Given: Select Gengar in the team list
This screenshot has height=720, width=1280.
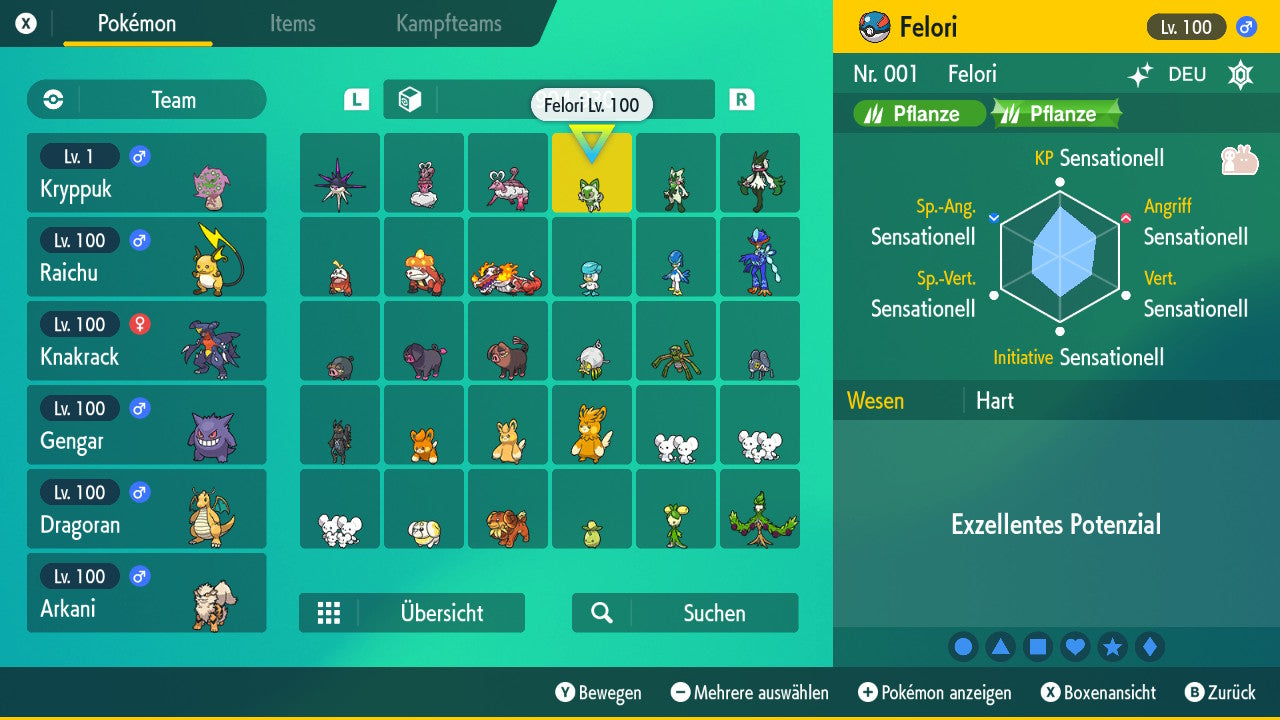Looking at the screenshot, I should click(x=146, y=424).
